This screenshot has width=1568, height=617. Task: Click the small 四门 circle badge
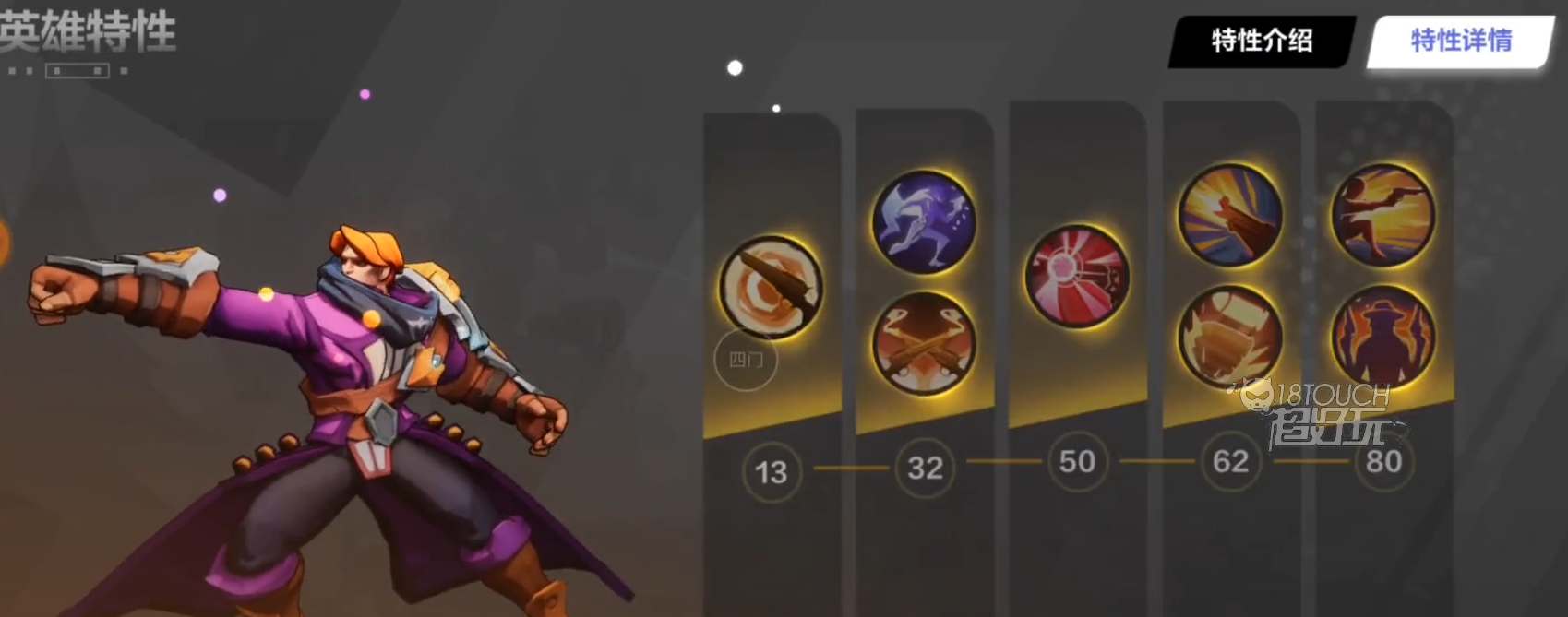746,360
